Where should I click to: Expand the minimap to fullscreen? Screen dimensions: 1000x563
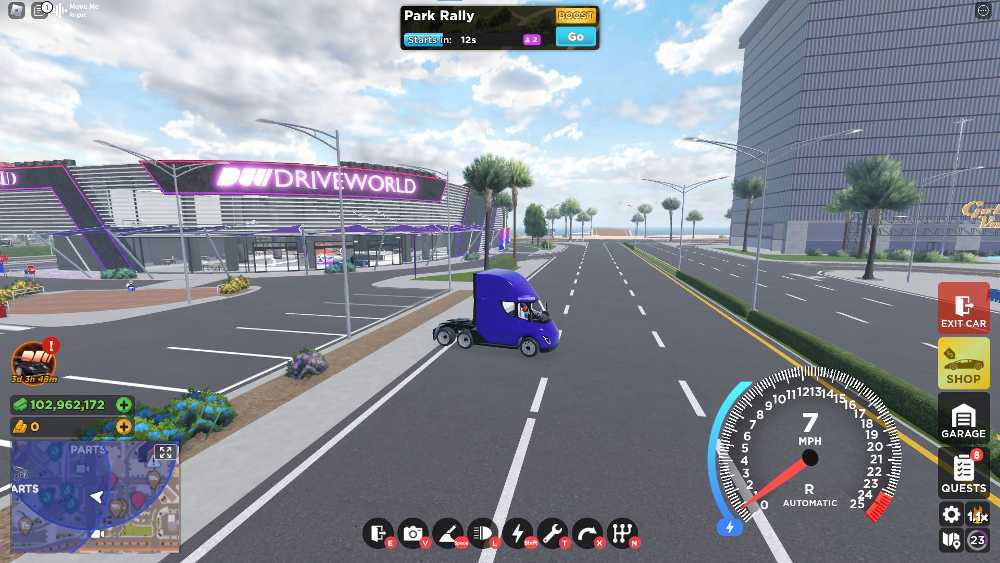[x=166, y=453]
